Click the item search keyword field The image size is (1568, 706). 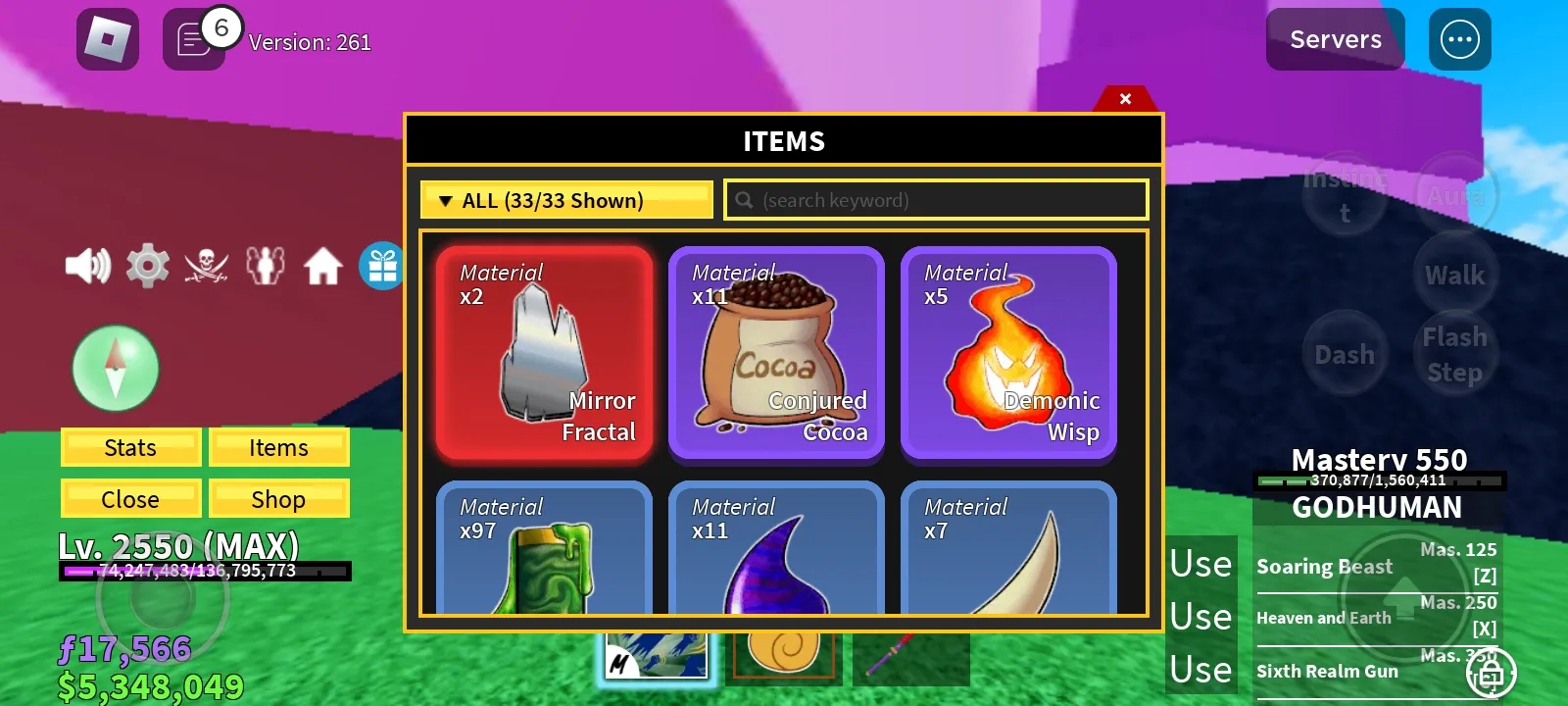coord(934,199)
